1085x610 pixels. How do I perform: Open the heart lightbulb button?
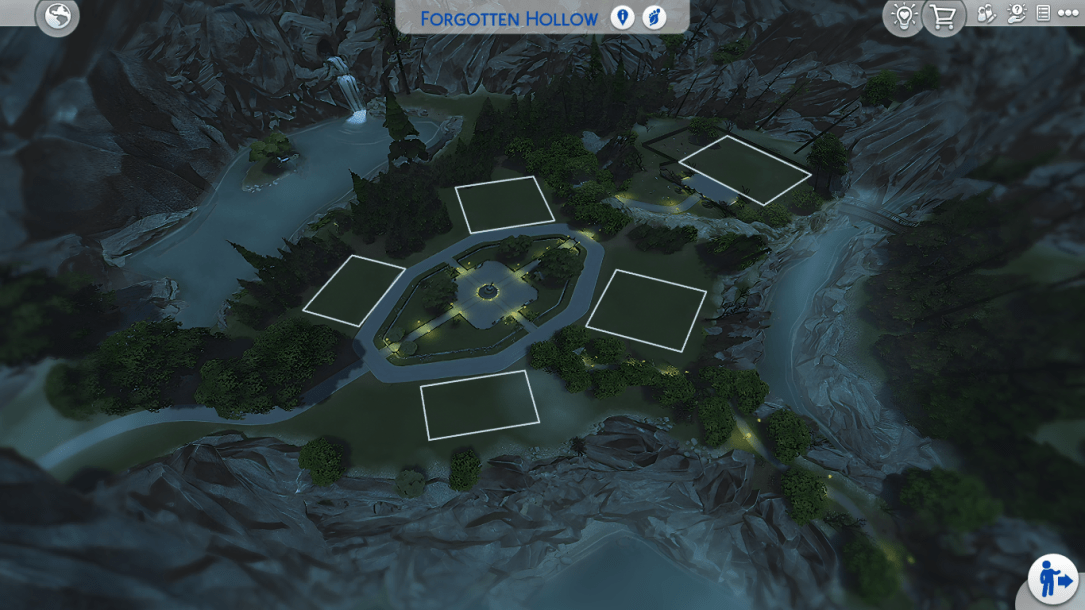coord(903,16)
